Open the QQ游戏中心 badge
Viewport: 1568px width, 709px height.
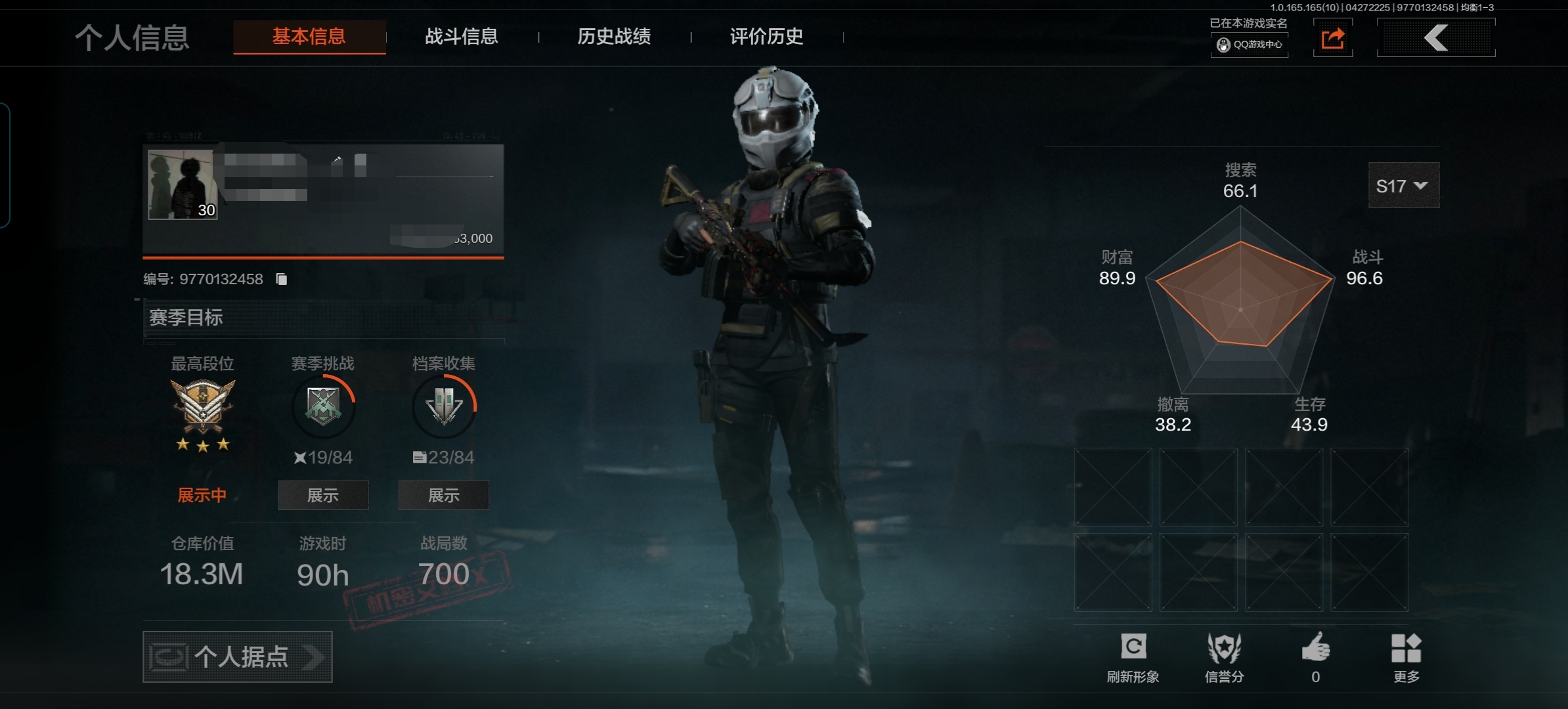point(1250,45)
